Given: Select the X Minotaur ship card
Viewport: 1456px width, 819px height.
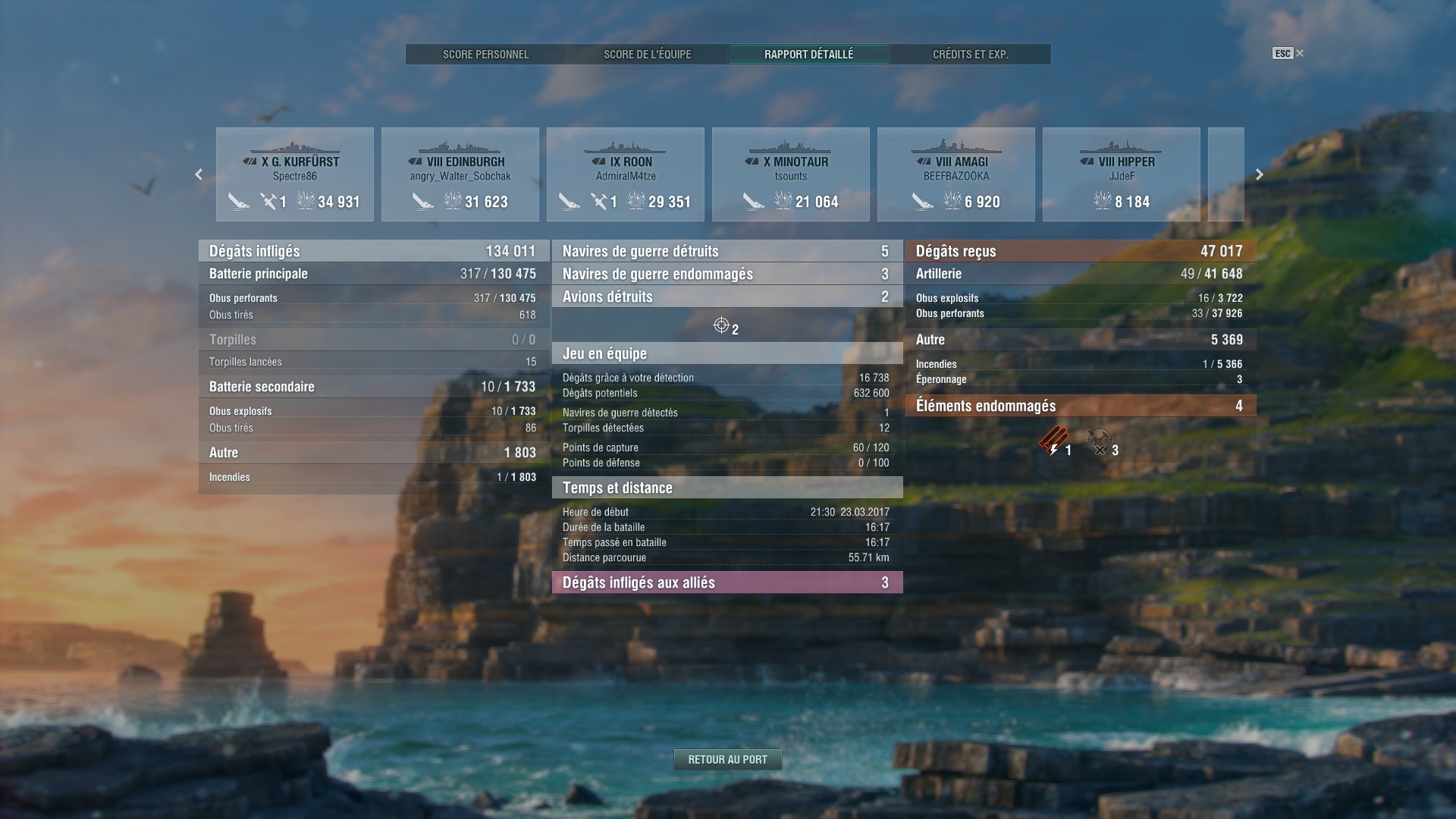Looking at the screenshot, I should point(791,174).
